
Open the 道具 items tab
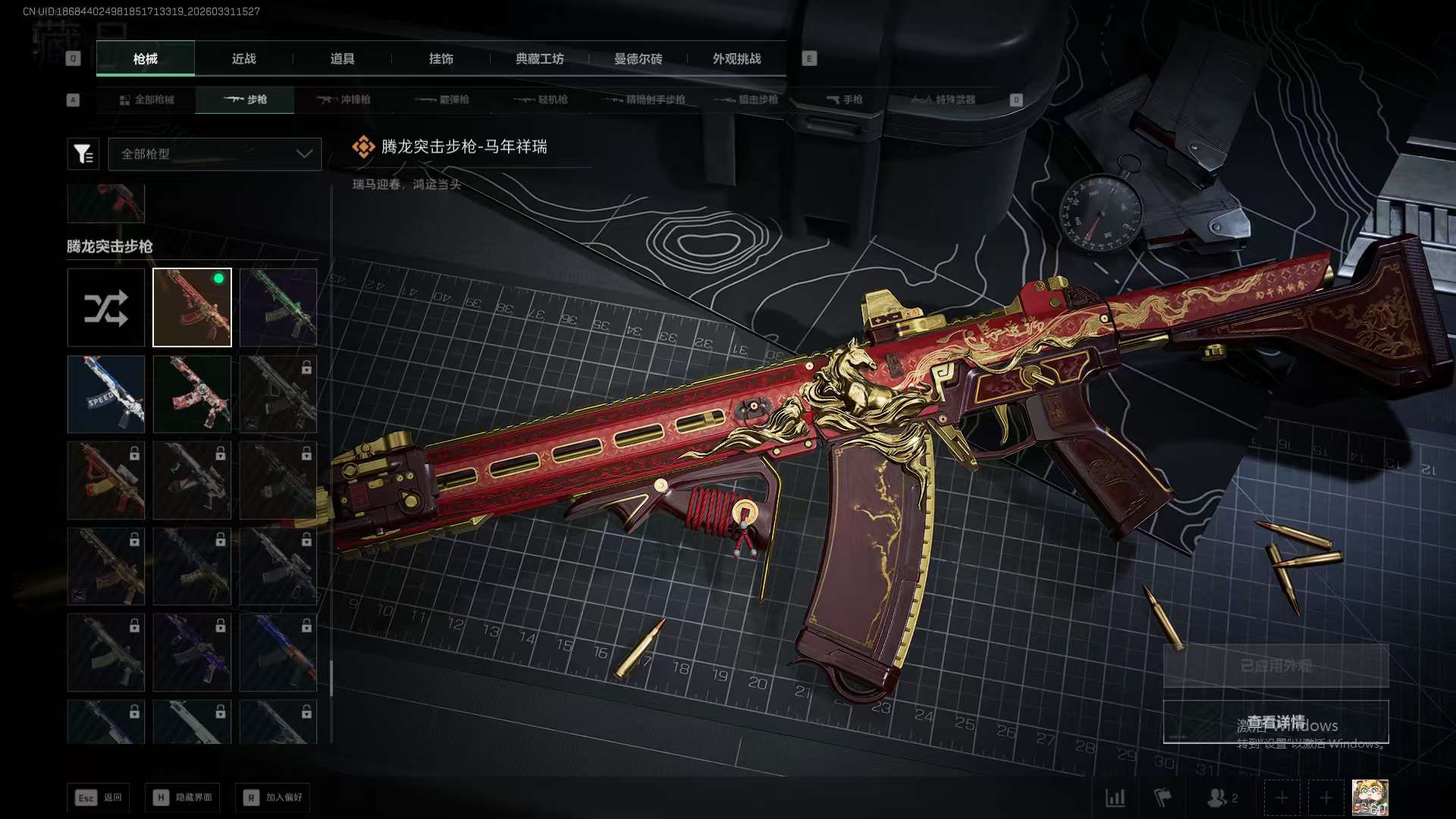[342, 59]
